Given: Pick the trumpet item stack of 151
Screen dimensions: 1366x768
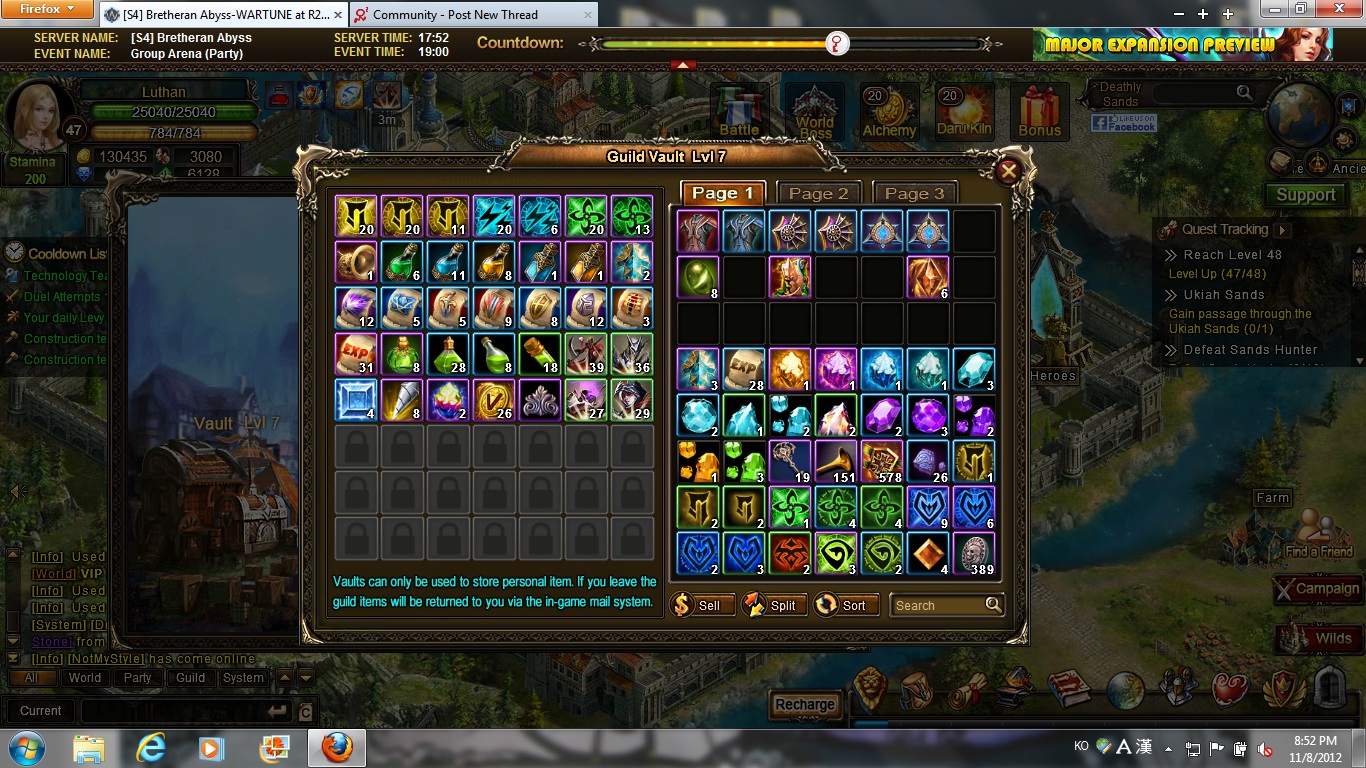Looking at the screenshot, I should 835,461.
